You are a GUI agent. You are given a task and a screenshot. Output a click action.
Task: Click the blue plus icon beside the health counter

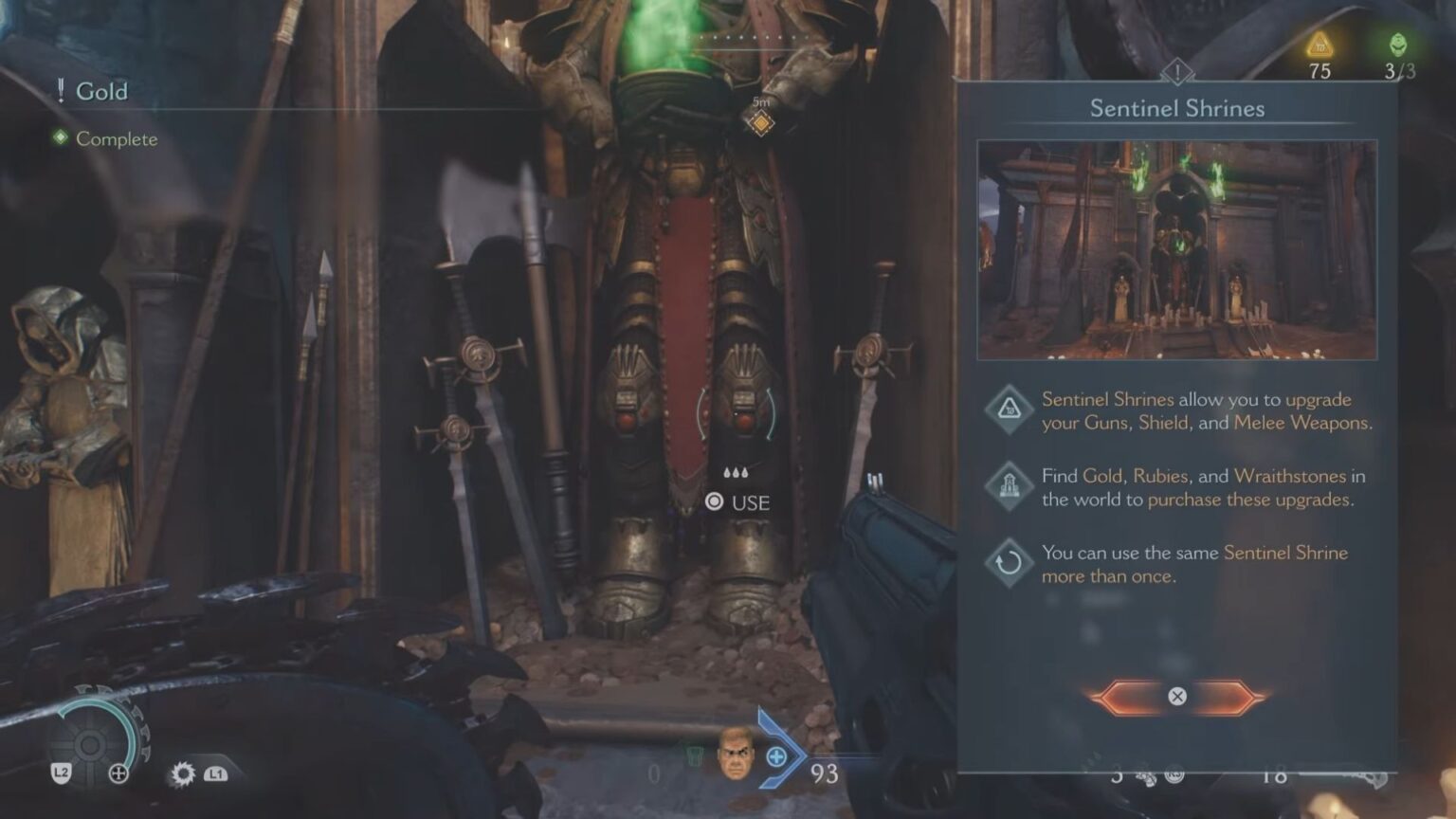click(x=777, y=758)
